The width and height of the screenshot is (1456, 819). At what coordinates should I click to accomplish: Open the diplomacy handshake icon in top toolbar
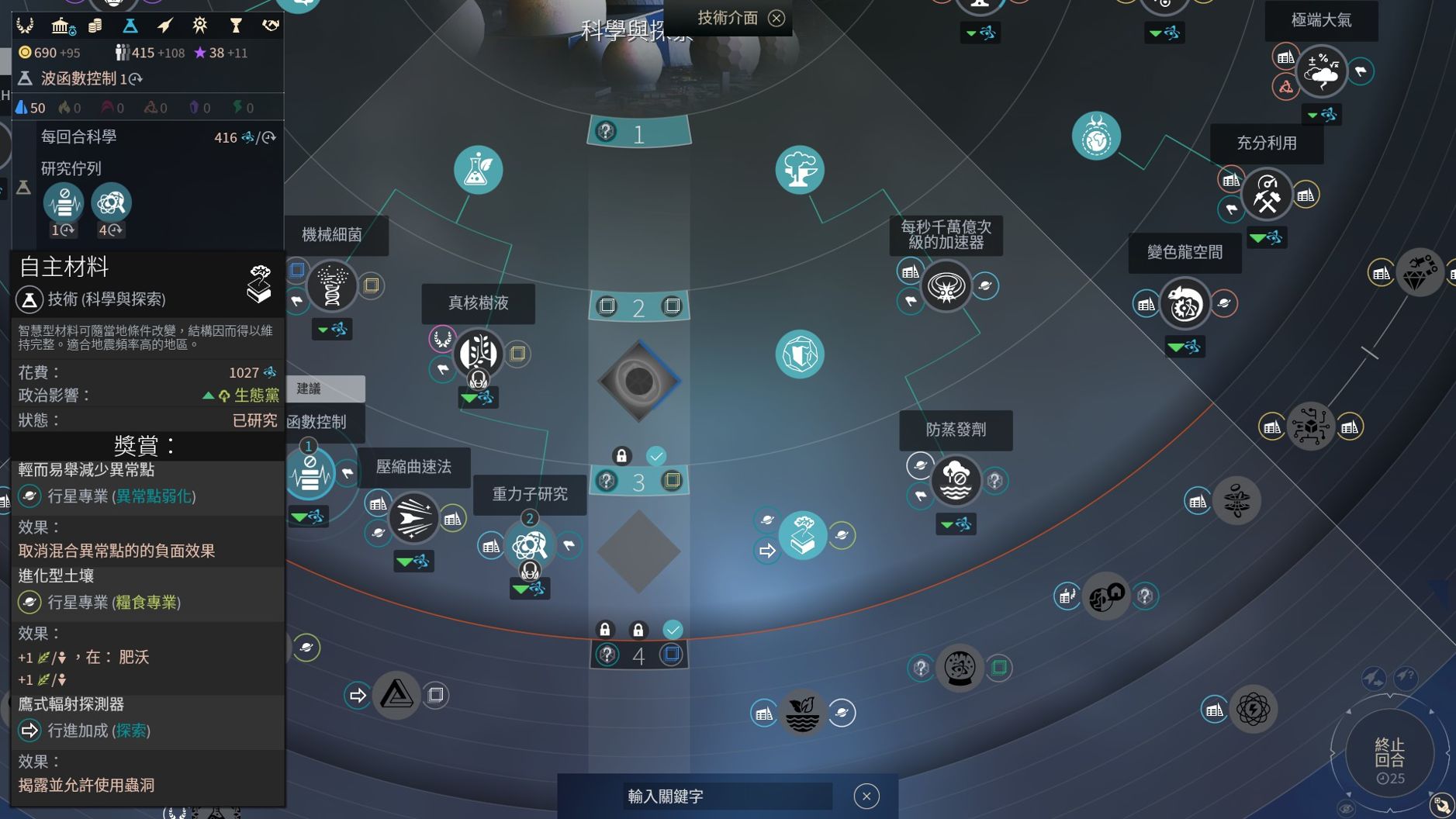(x=271, y=25)
